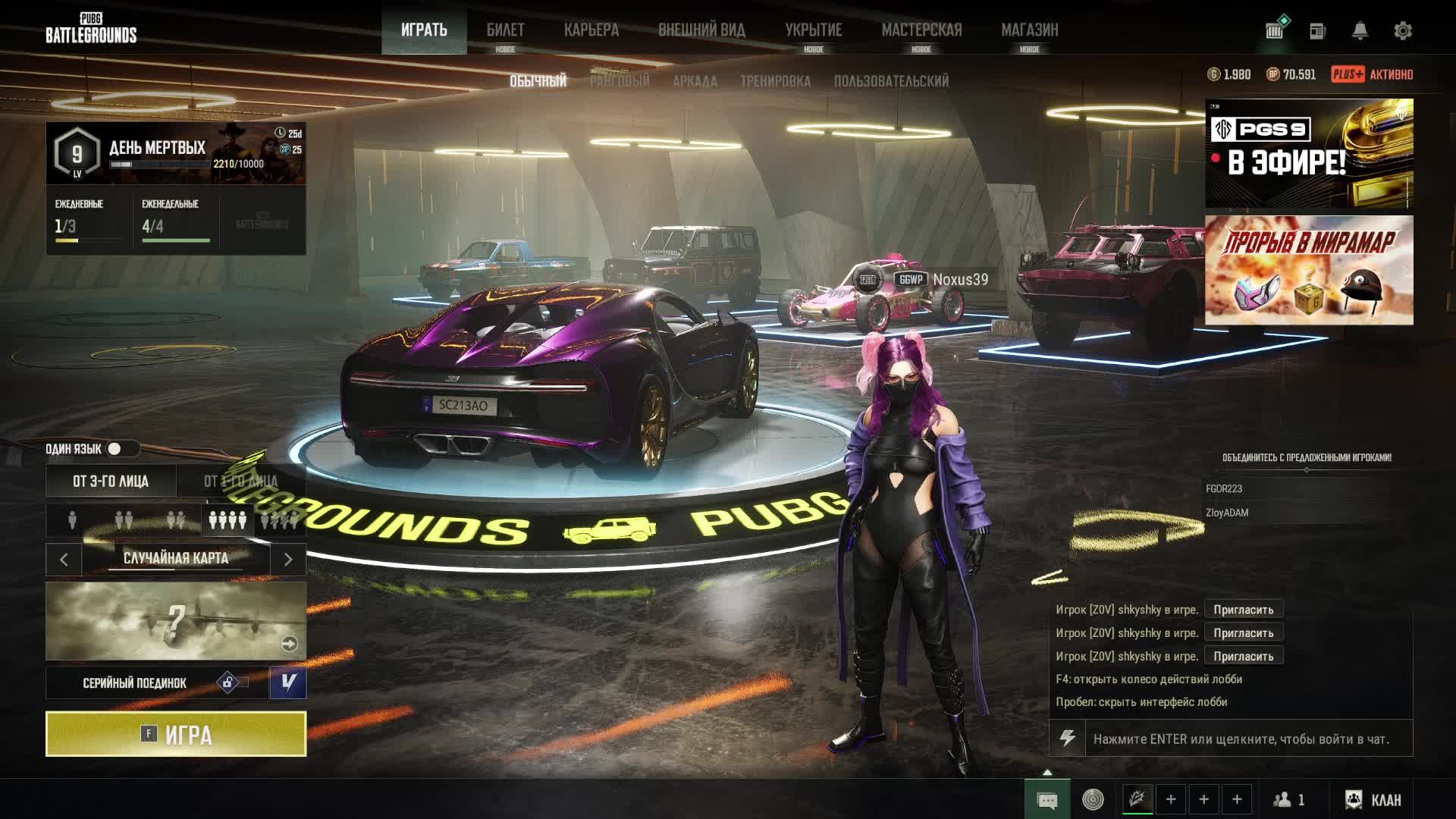Choose the ТРЕНИРОВКА mode
This screenshot has width=1456, height=819.
(x=775, y=81)
